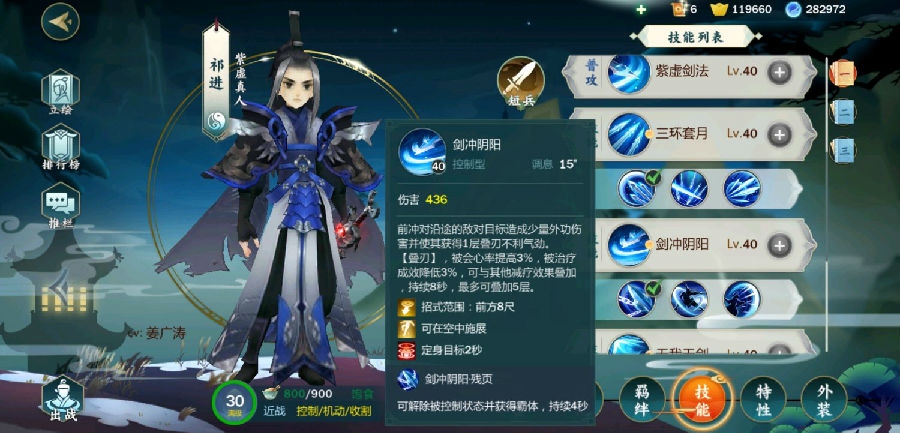Switch to skill page 一 bookmark
The image size is (900, 433).
(843, 72)
